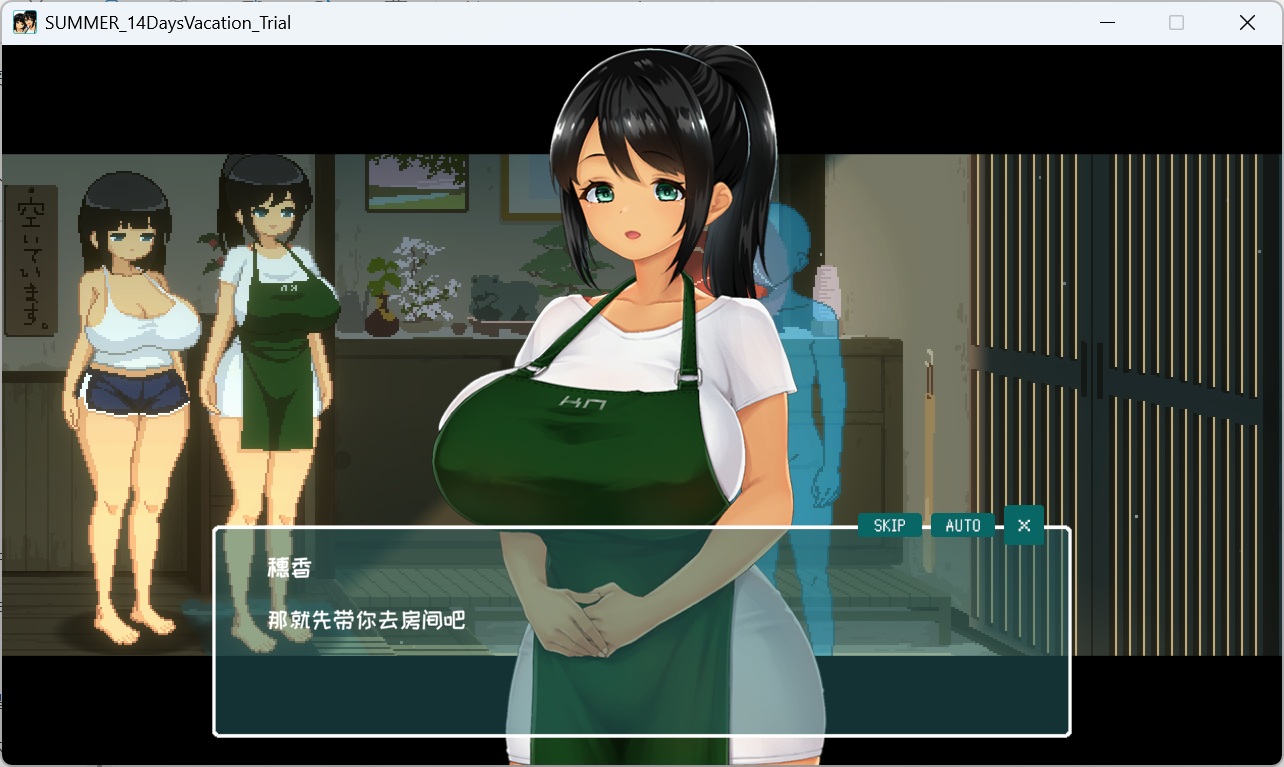Maximize the game window
Viewport: 1284px width, 767px height.
click(1176, 21)
